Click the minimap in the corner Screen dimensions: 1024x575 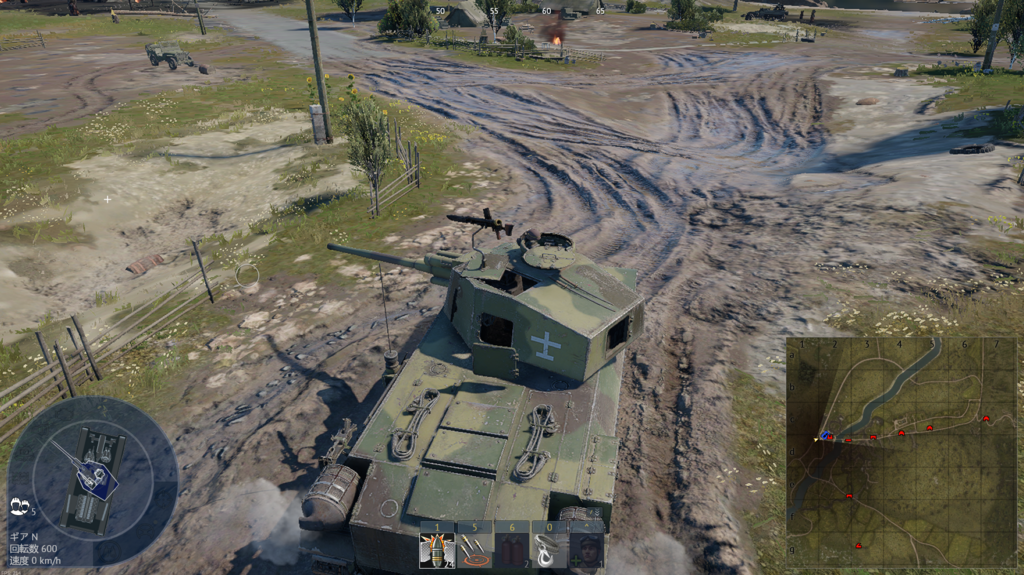tap(901, 452)
